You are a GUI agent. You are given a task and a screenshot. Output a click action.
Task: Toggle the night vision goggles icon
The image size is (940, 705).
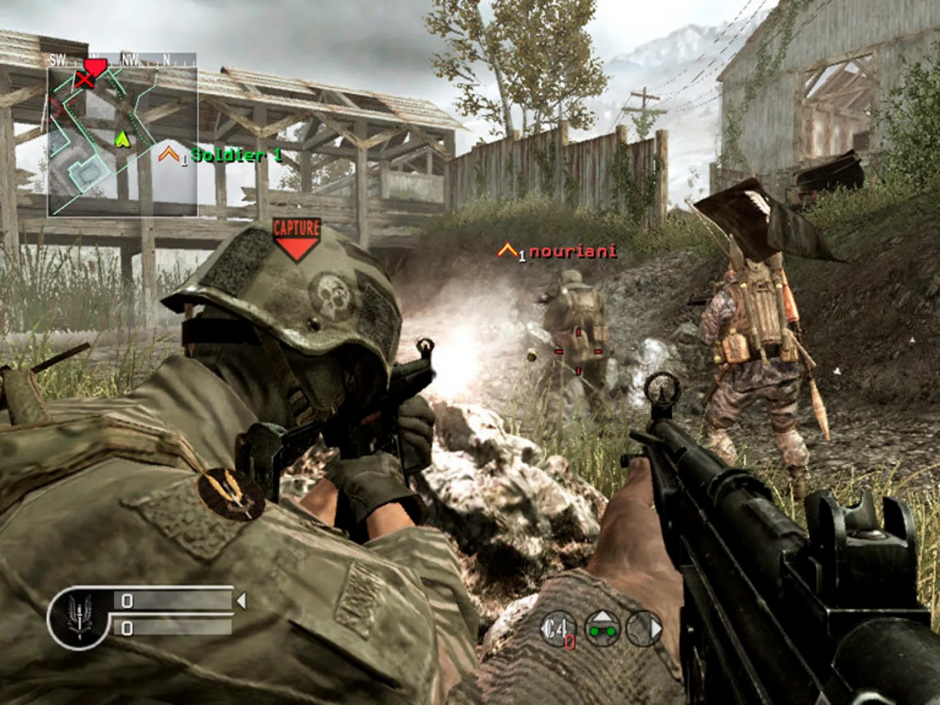(602, 627)
